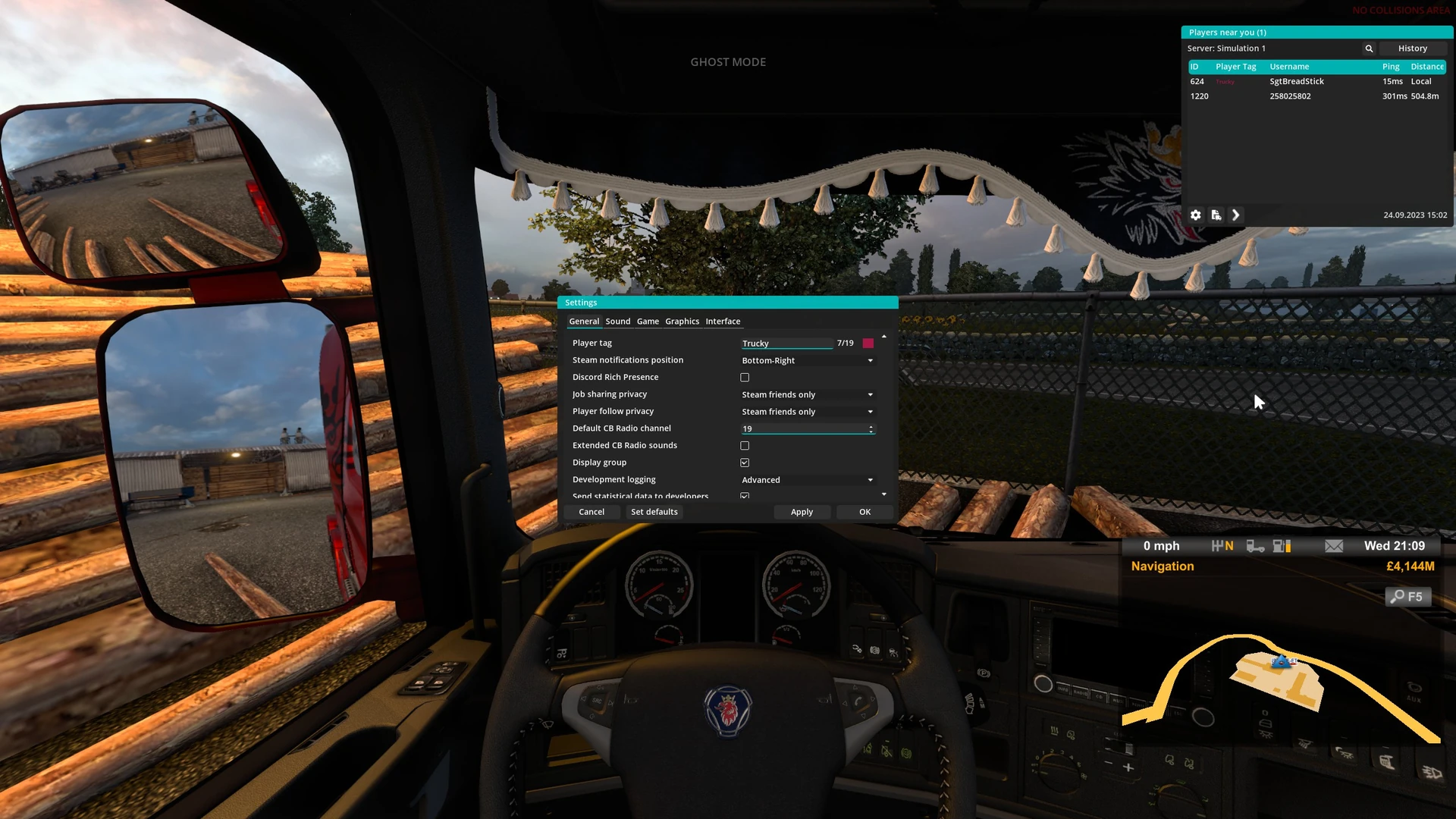
Task: Open Steam notifications position dropdown
Action: (808, 361)
